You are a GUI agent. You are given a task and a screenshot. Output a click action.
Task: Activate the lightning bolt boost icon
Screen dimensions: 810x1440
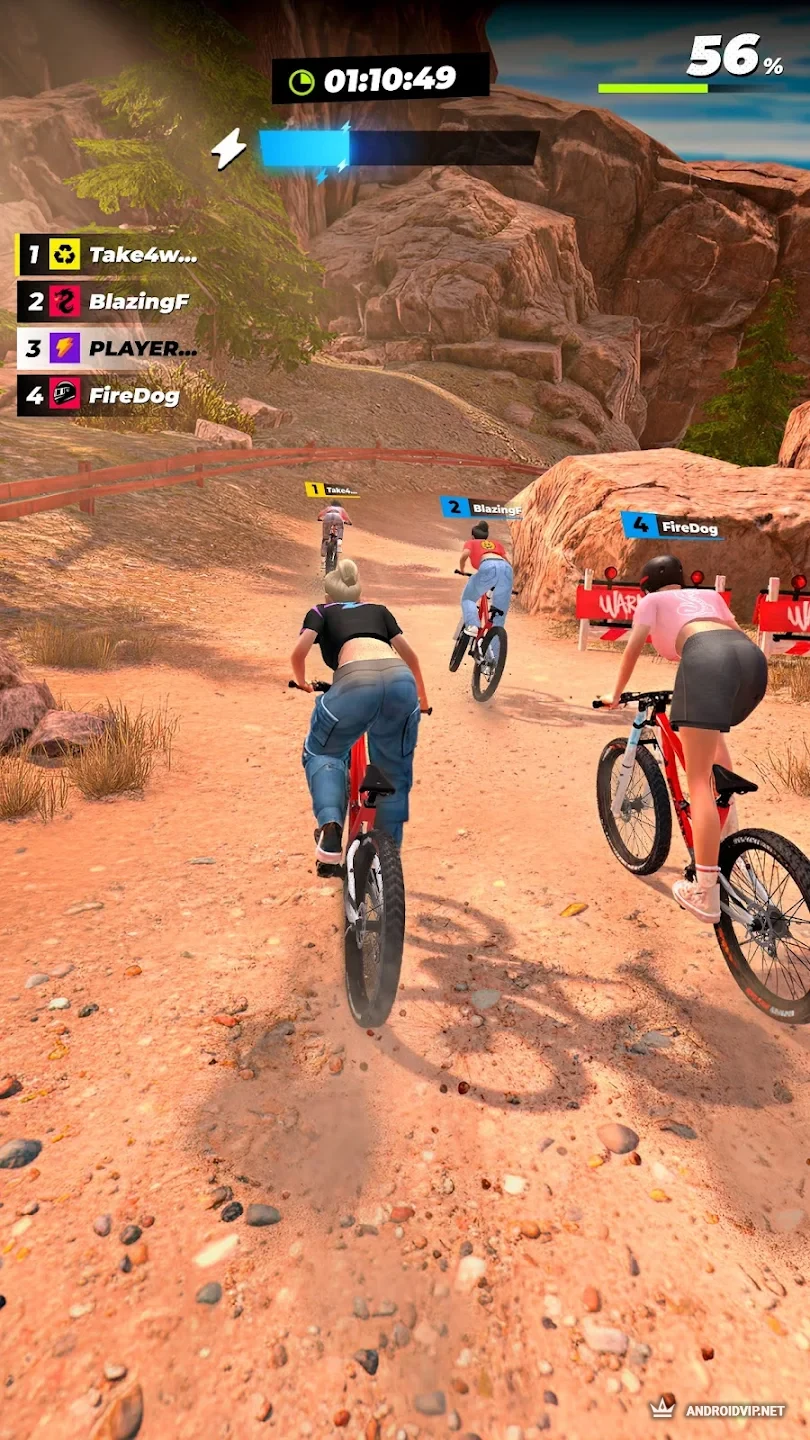pos(229,149)
